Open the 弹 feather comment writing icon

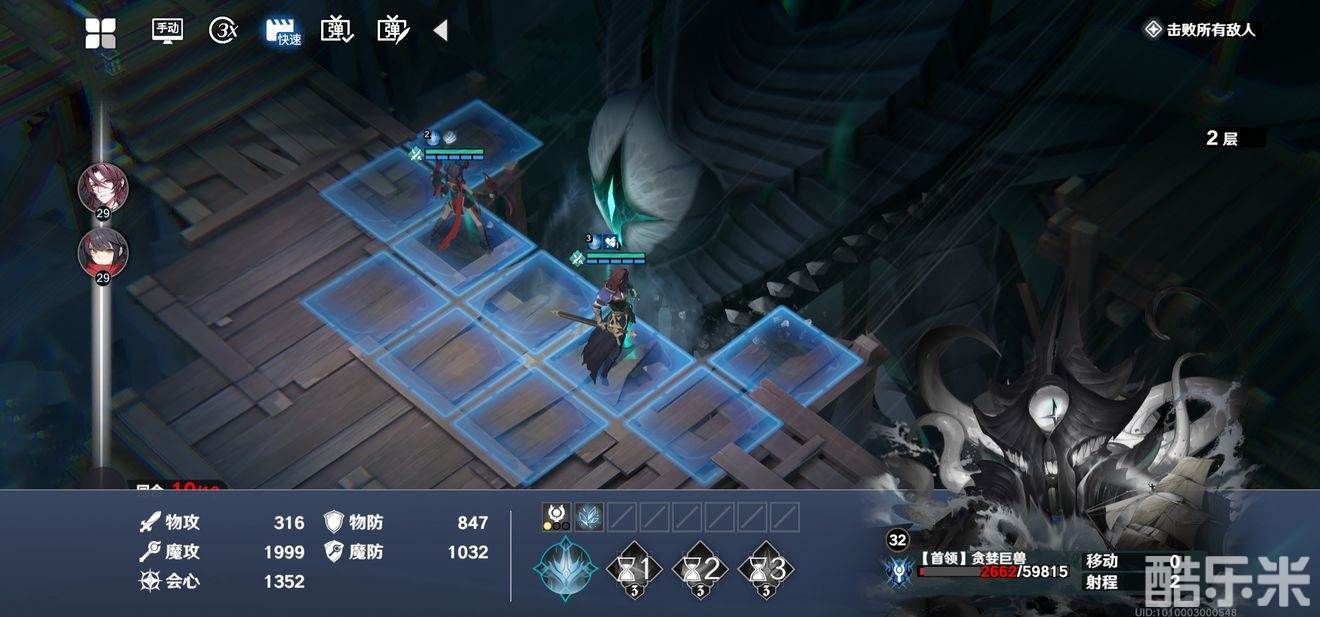click(x=393, y=31)
